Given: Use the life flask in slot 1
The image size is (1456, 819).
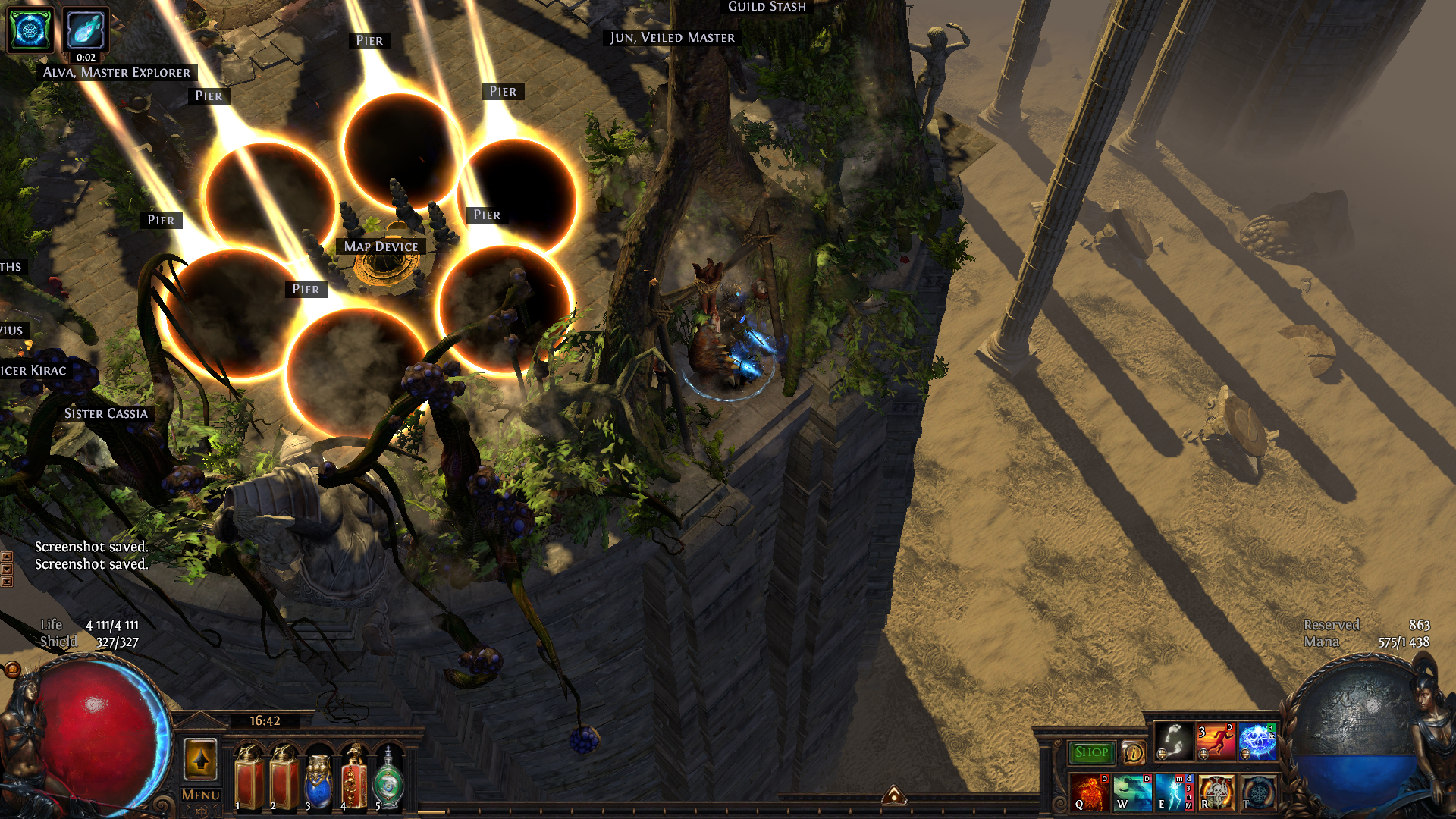Looking at the screenshot, I should click(249, 777).
